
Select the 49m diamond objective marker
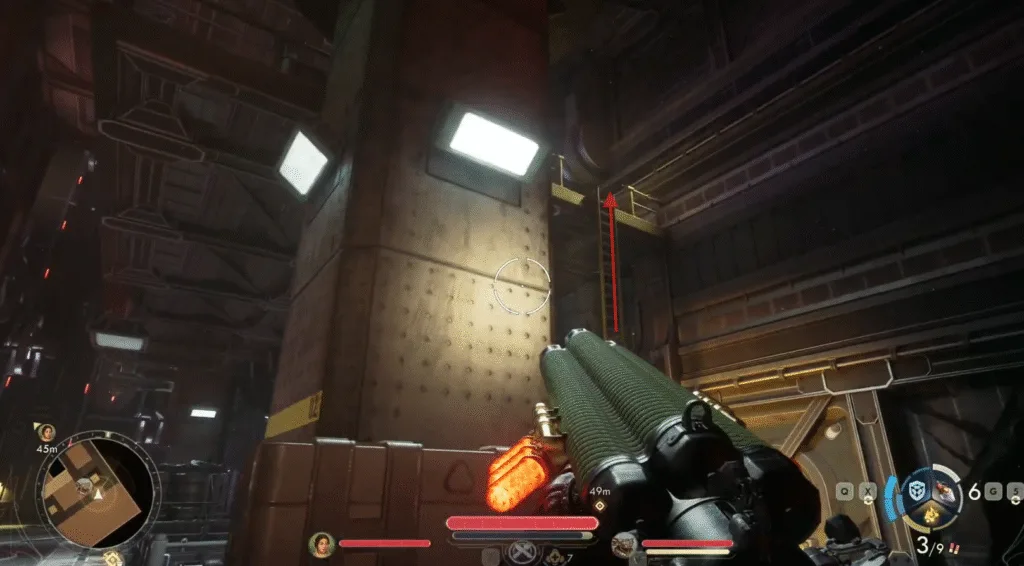598,506
